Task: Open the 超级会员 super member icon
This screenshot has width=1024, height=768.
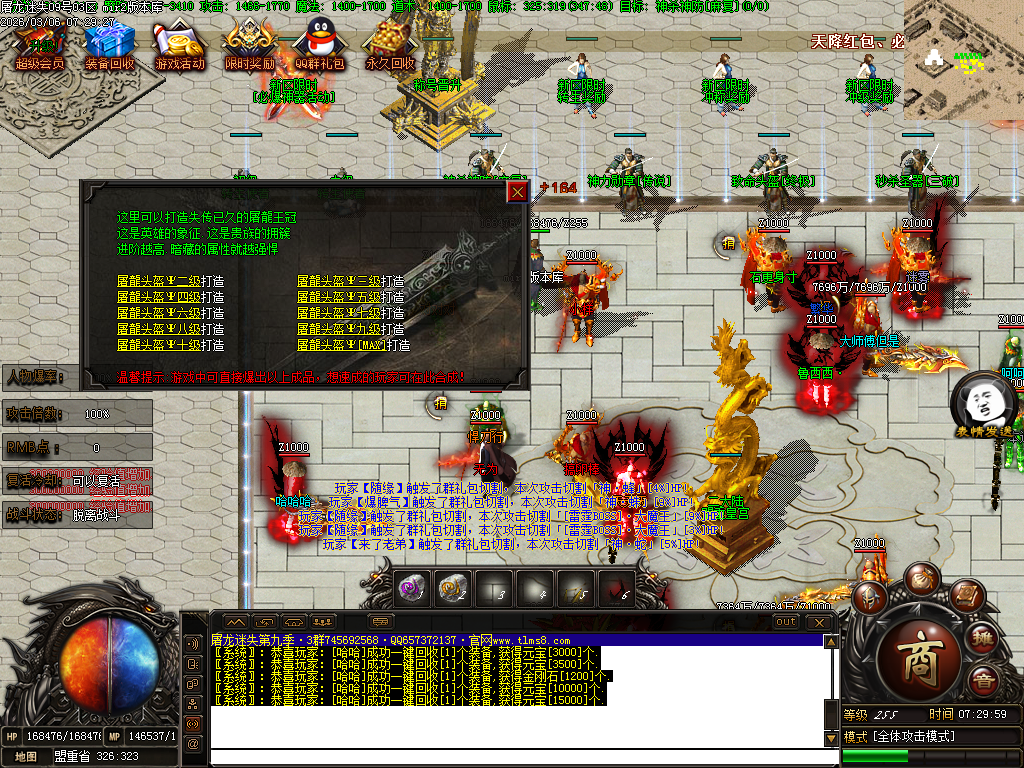Action: pos(39,45)
